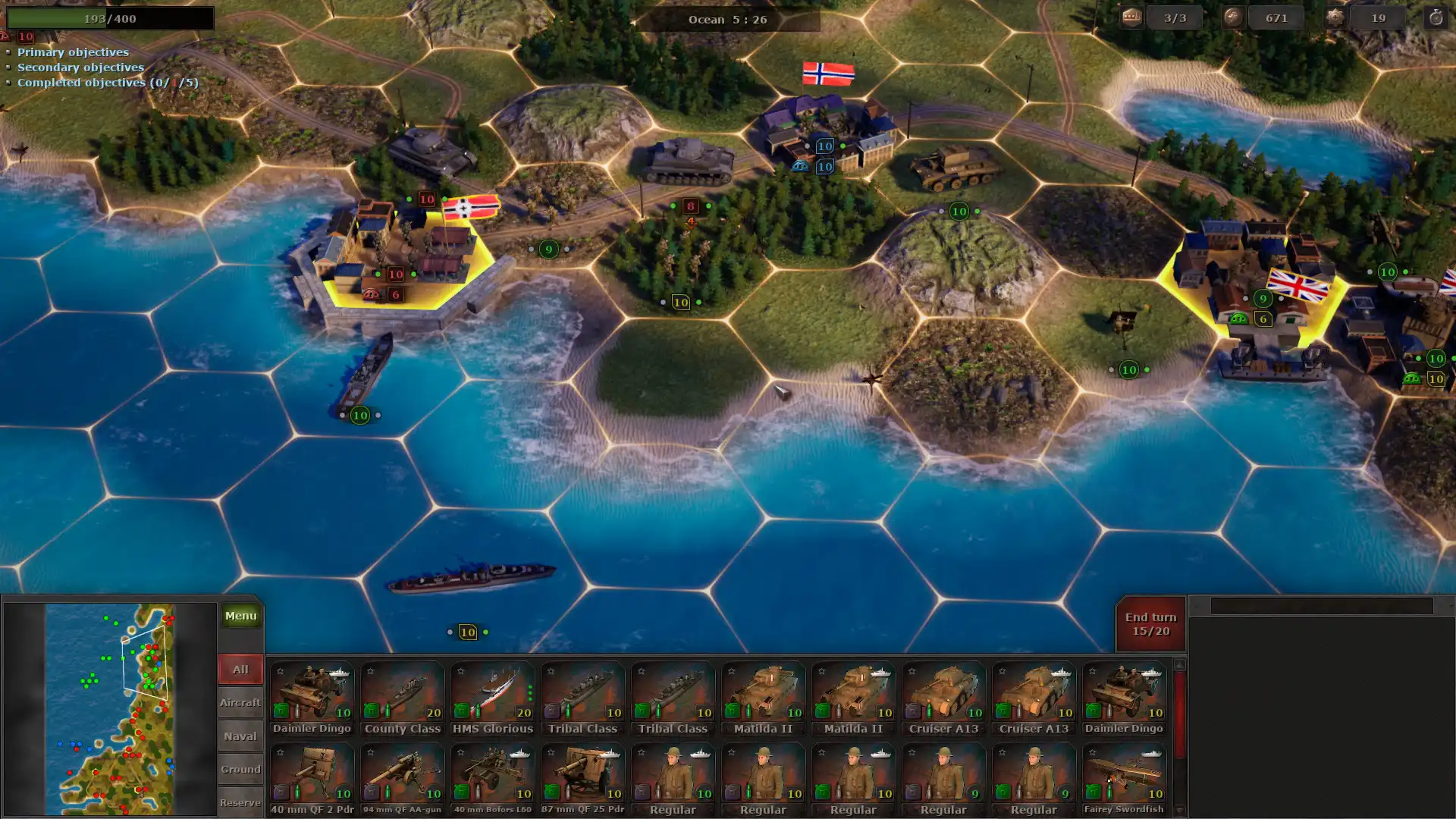Switch to the Naval units tab
Image resolution: width=1456 pixels, height=819 pixels.
(x=240, y=736)
